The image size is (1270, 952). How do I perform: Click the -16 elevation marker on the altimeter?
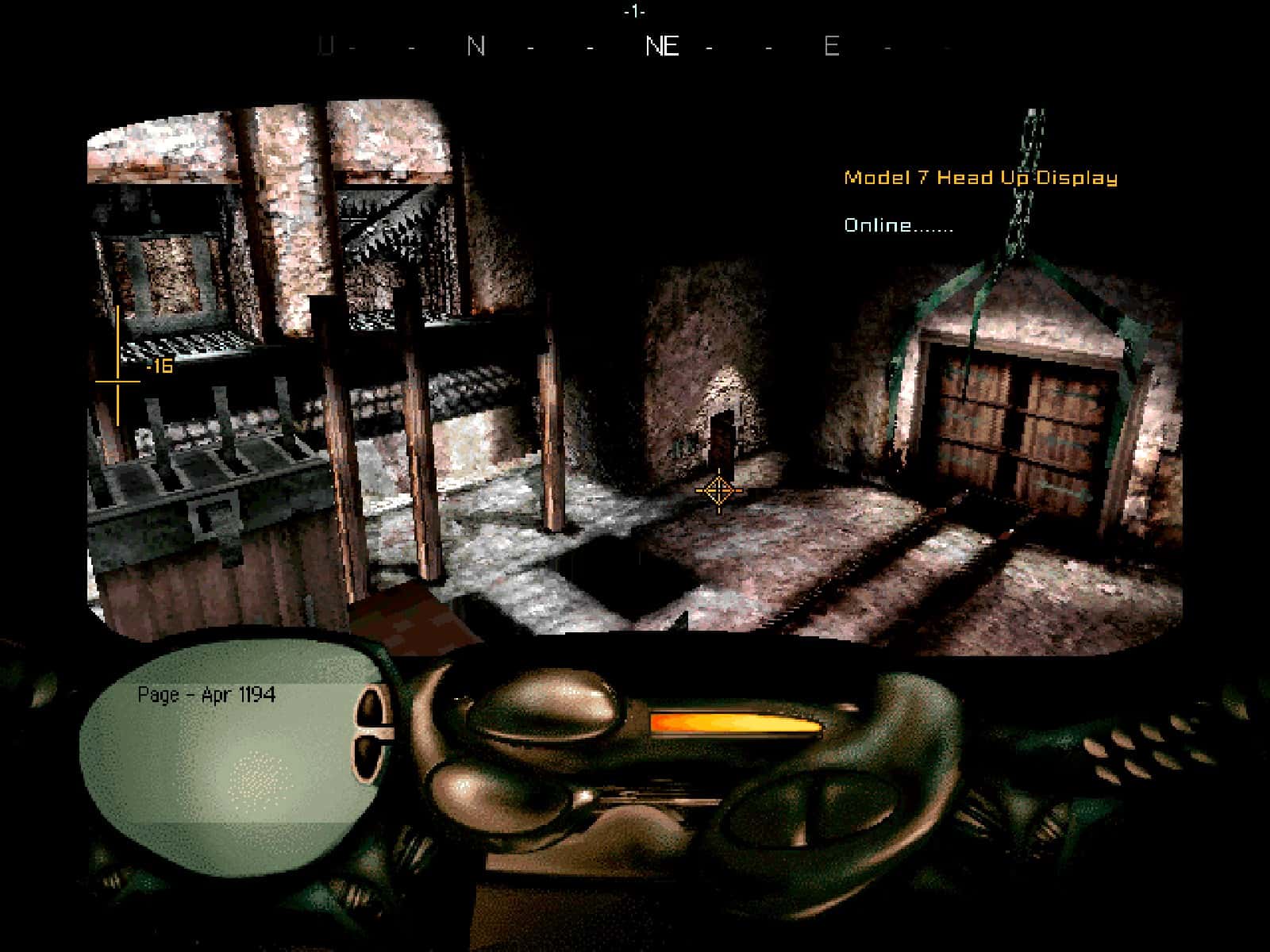click(x=160, y=367)
